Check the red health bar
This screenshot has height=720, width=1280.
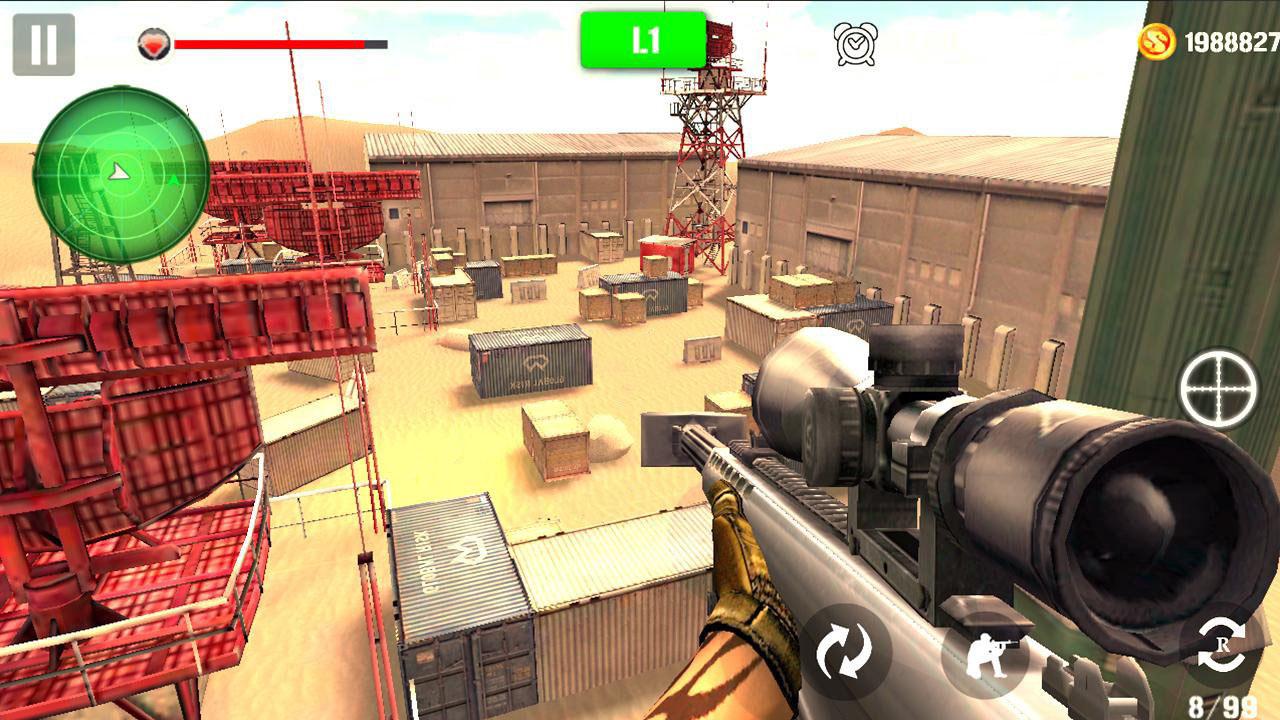(270, 44)
